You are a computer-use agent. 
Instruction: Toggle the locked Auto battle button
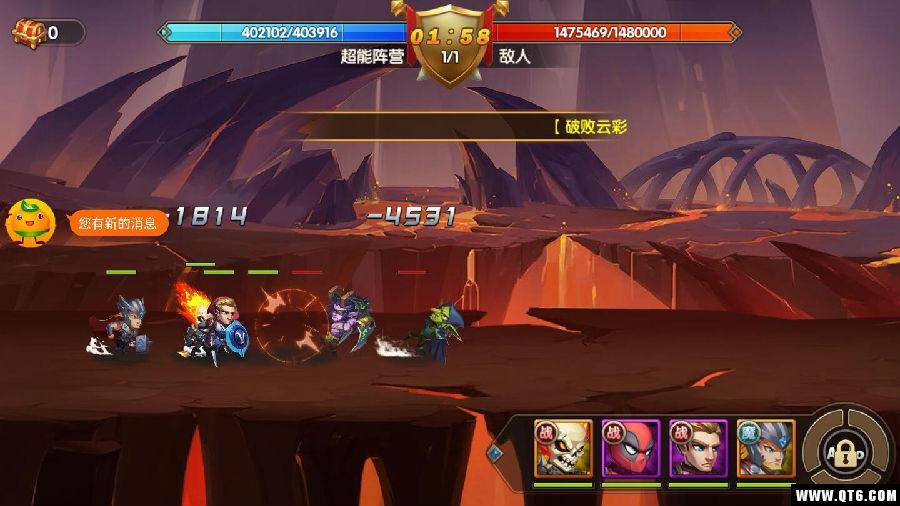pyautogui.click(x=845, y=452)
